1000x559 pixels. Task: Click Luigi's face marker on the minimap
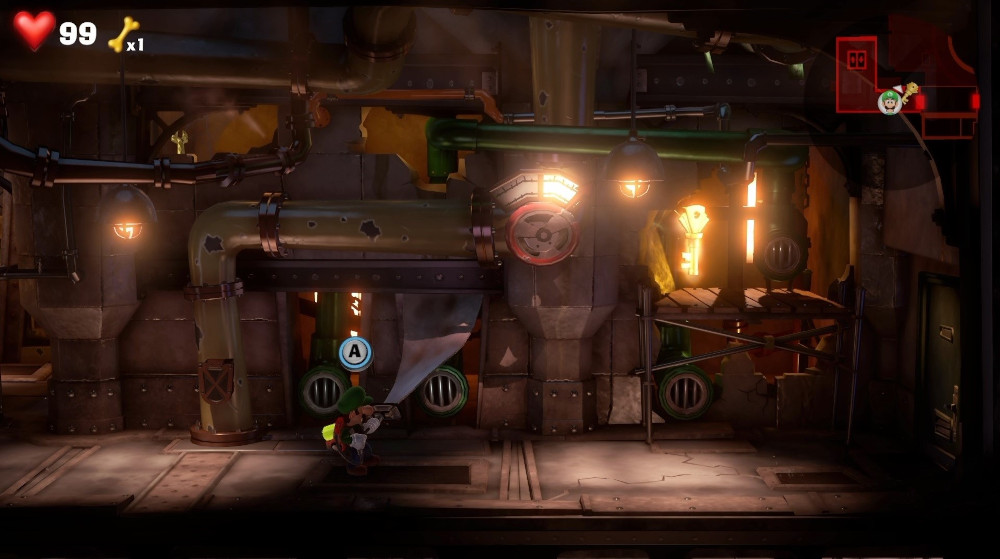(889, 101)
